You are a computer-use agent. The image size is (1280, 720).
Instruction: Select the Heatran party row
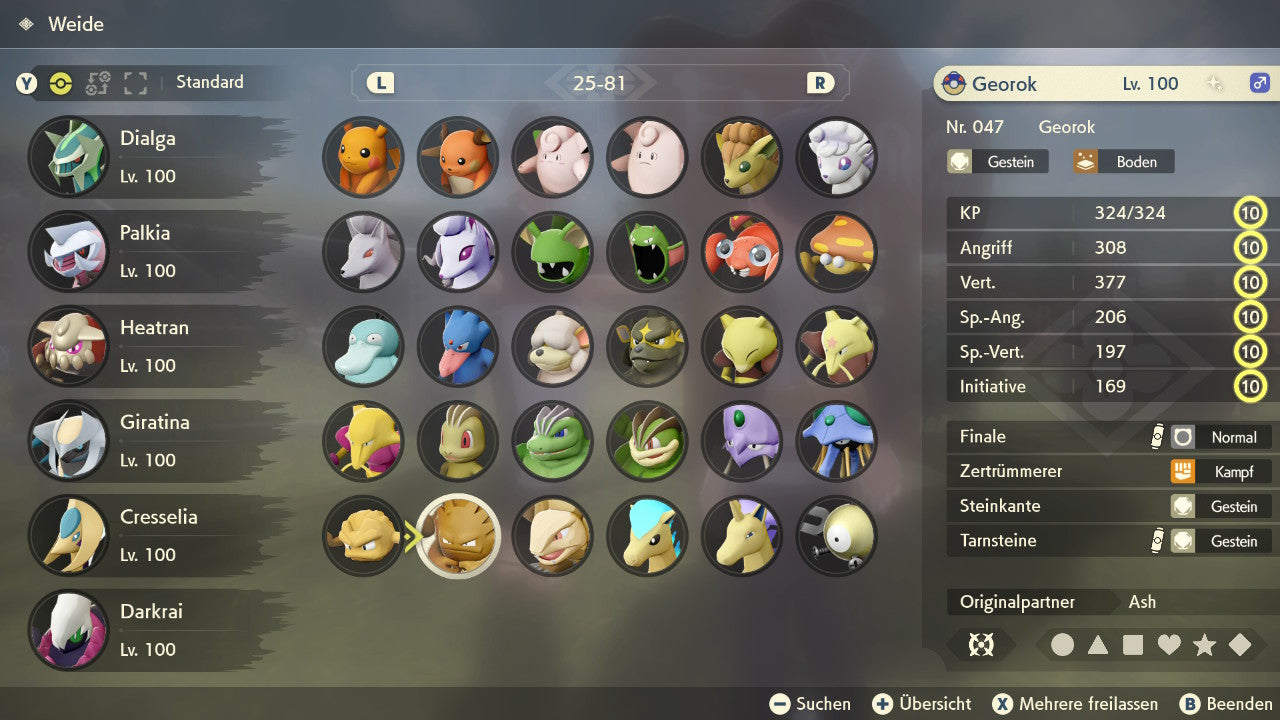point(150,346)
